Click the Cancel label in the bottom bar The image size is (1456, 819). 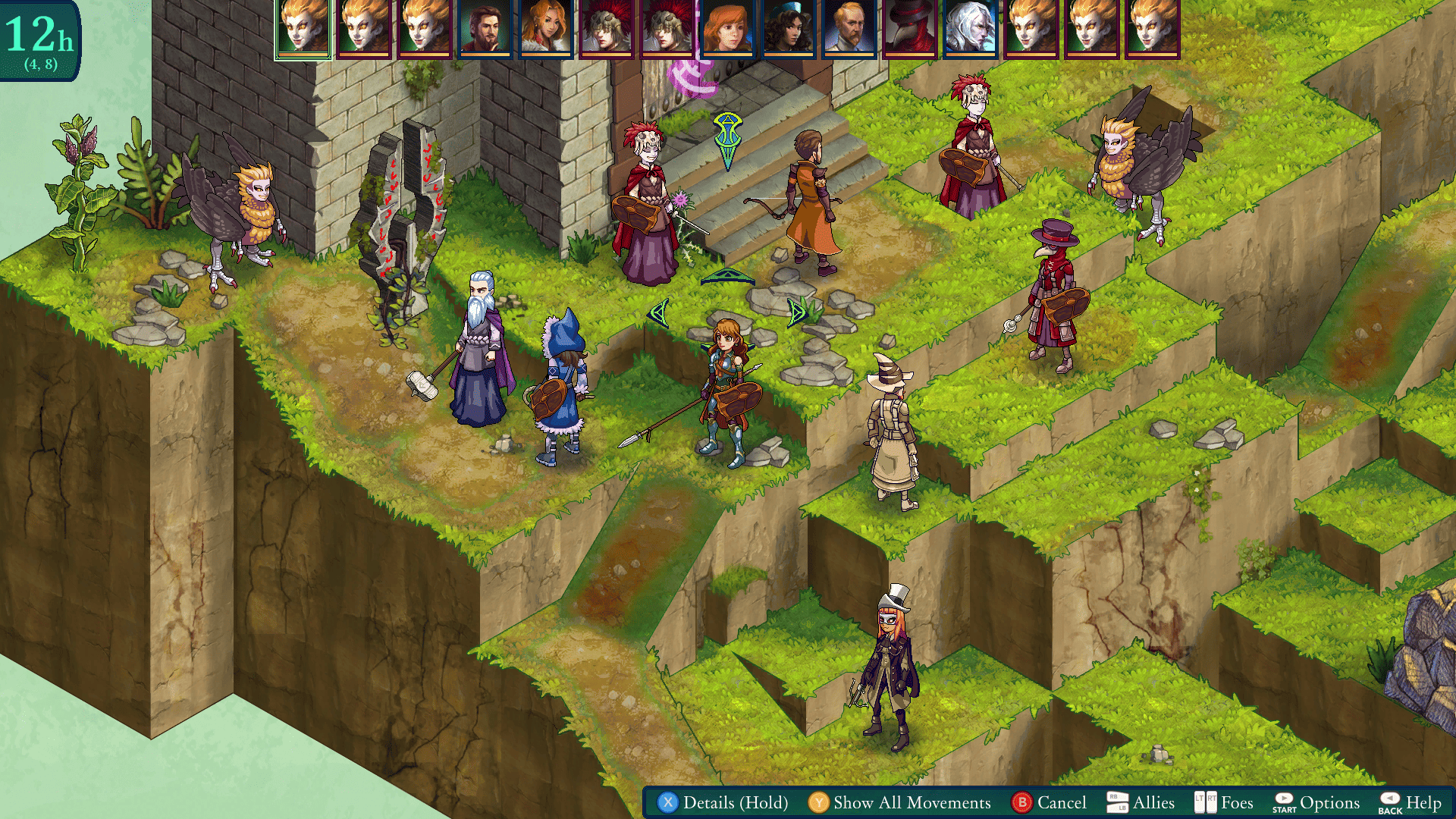pyautogui.click(x=1062, y=802)
